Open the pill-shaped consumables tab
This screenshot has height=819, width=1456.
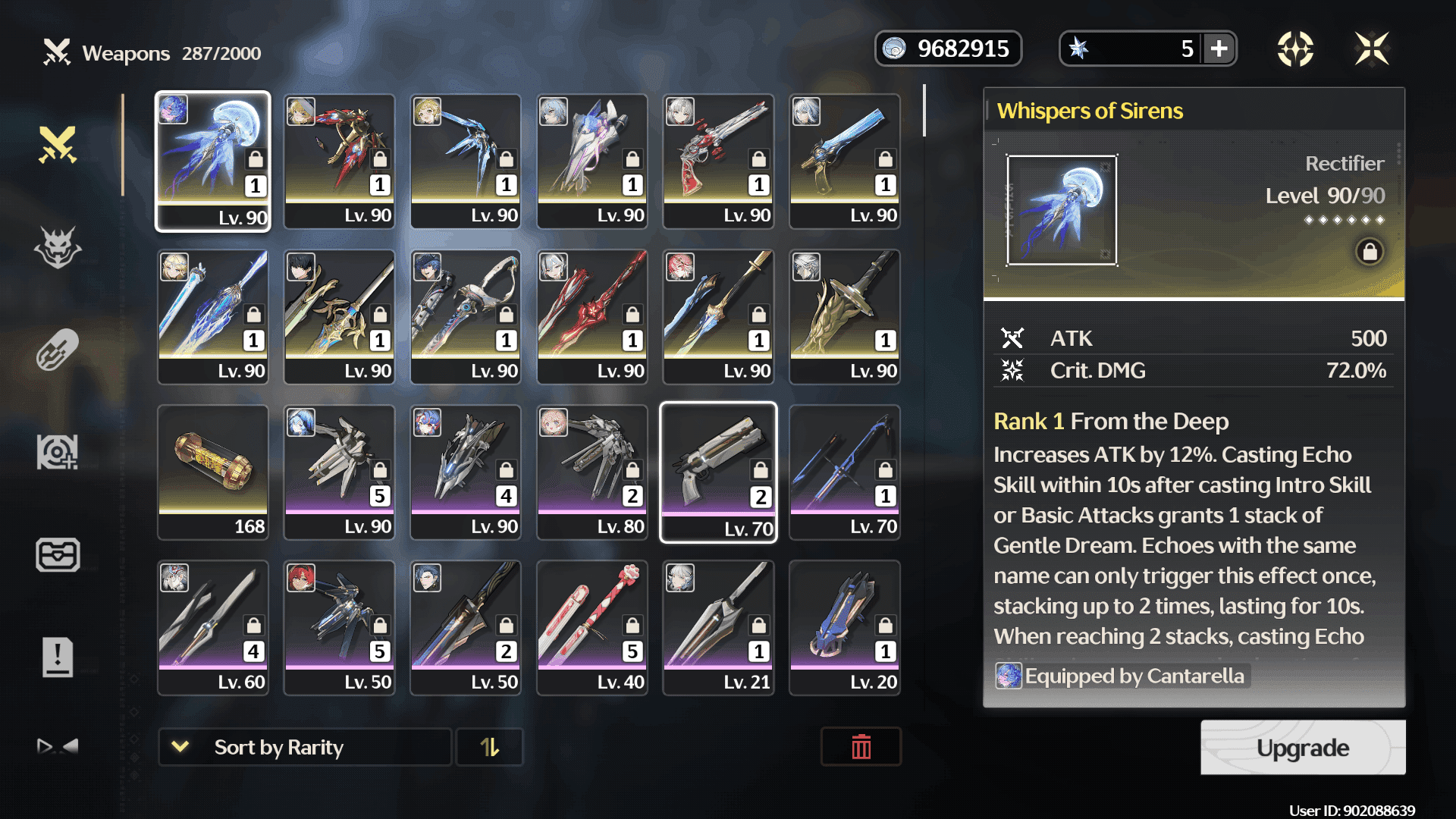pyautogui.click(x=58, y=350)
